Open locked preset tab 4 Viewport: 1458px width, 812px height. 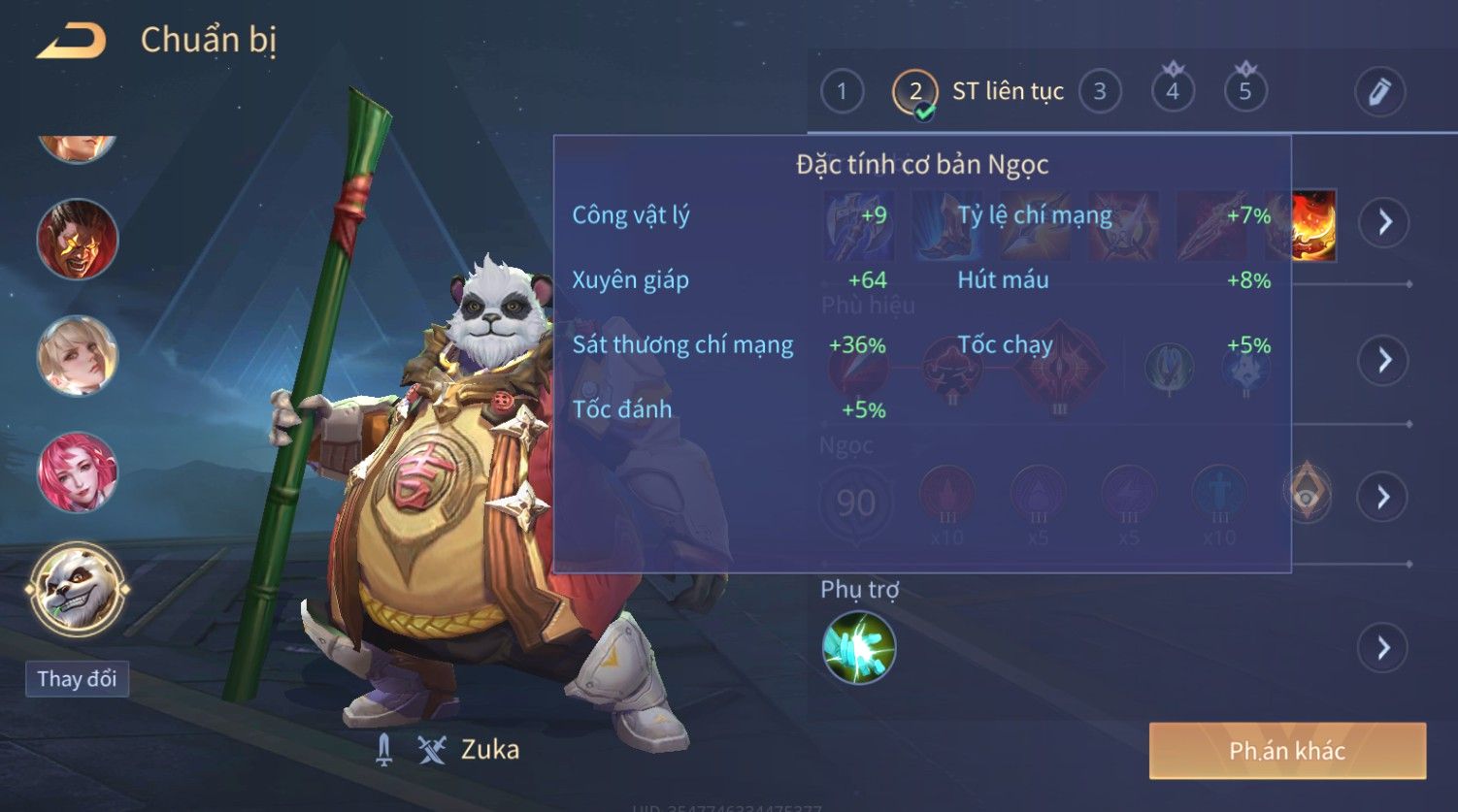pyautogui.click(x=1173, y=92)
